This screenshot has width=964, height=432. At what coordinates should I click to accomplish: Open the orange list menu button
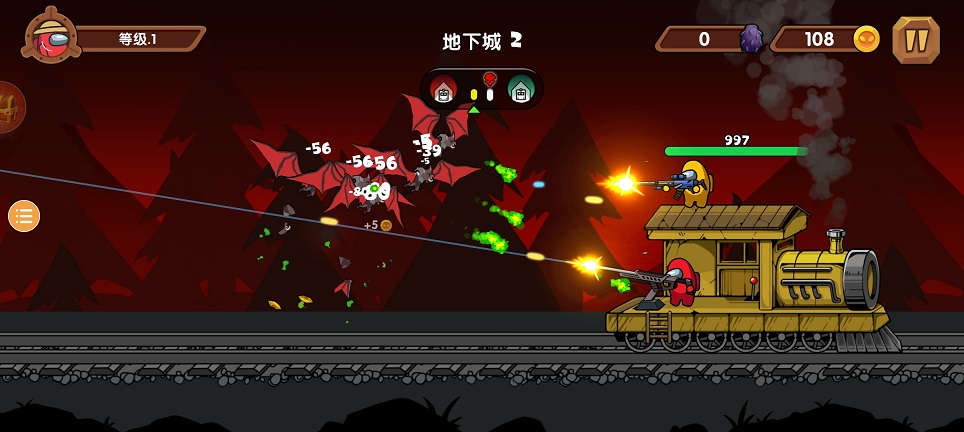24,215
